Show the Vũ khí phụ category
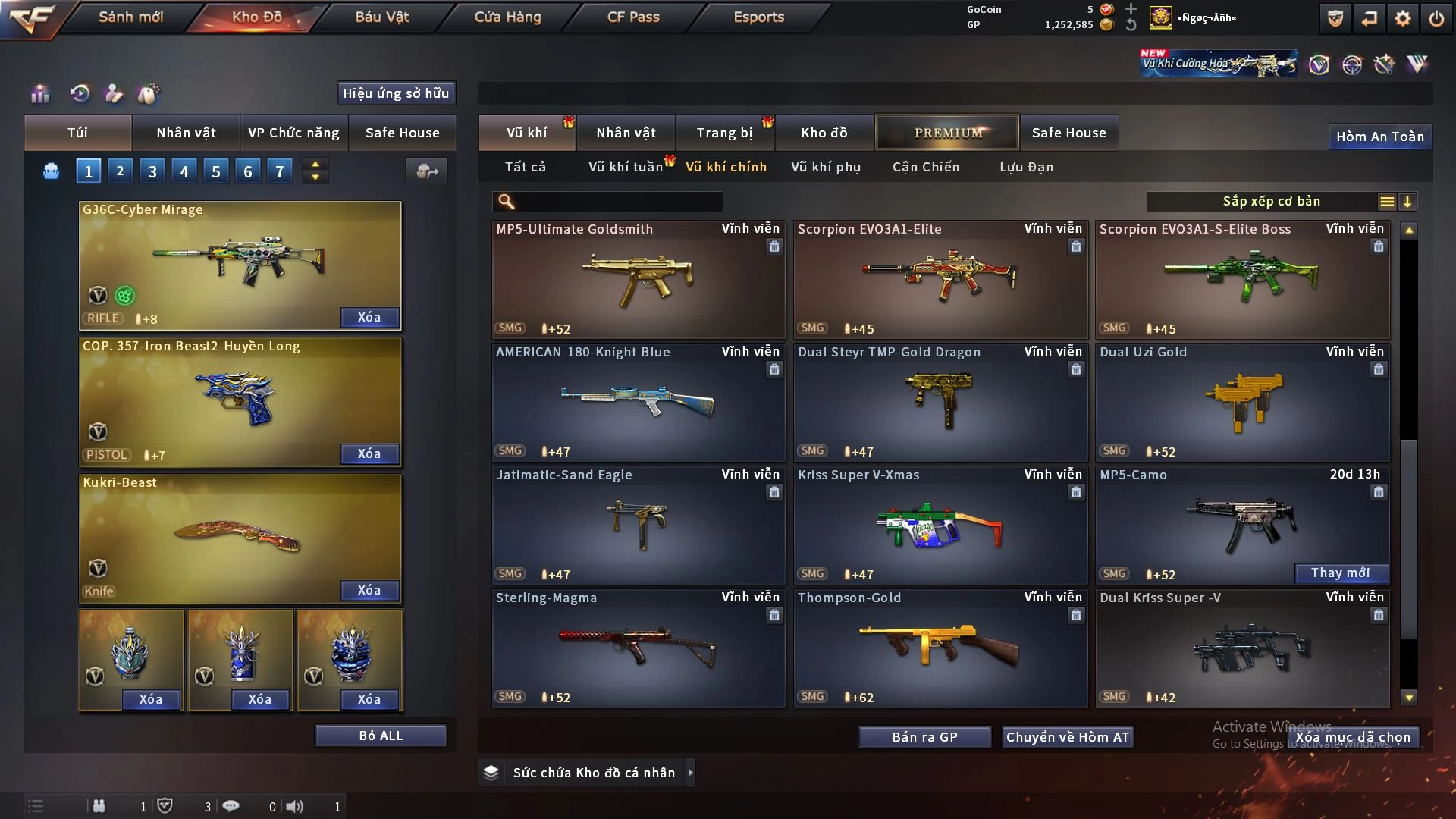Viewport: 1456px width, 819px height. (826, 167)
